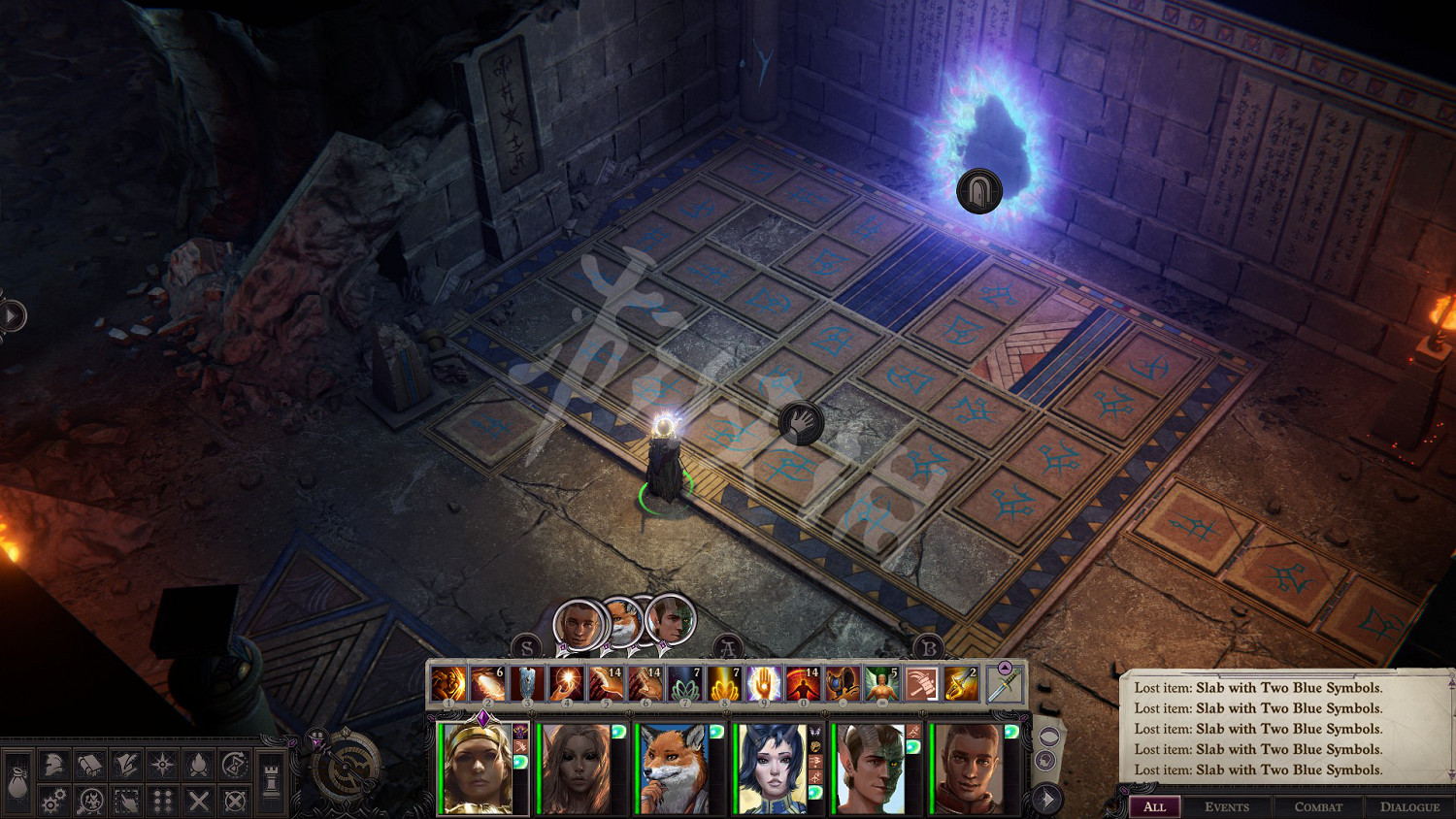Open the Dialogue log tab

(1409, 806)
